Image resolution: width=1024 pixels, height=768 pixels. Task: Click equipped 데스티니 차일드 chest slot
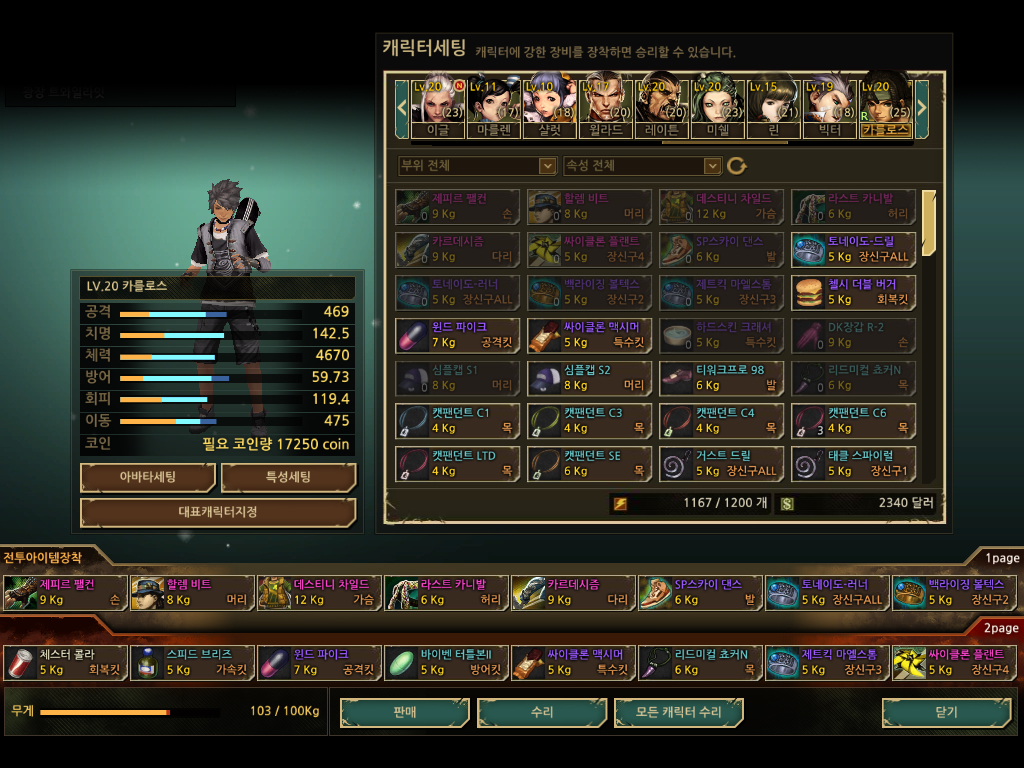click(x=318, y=592)
